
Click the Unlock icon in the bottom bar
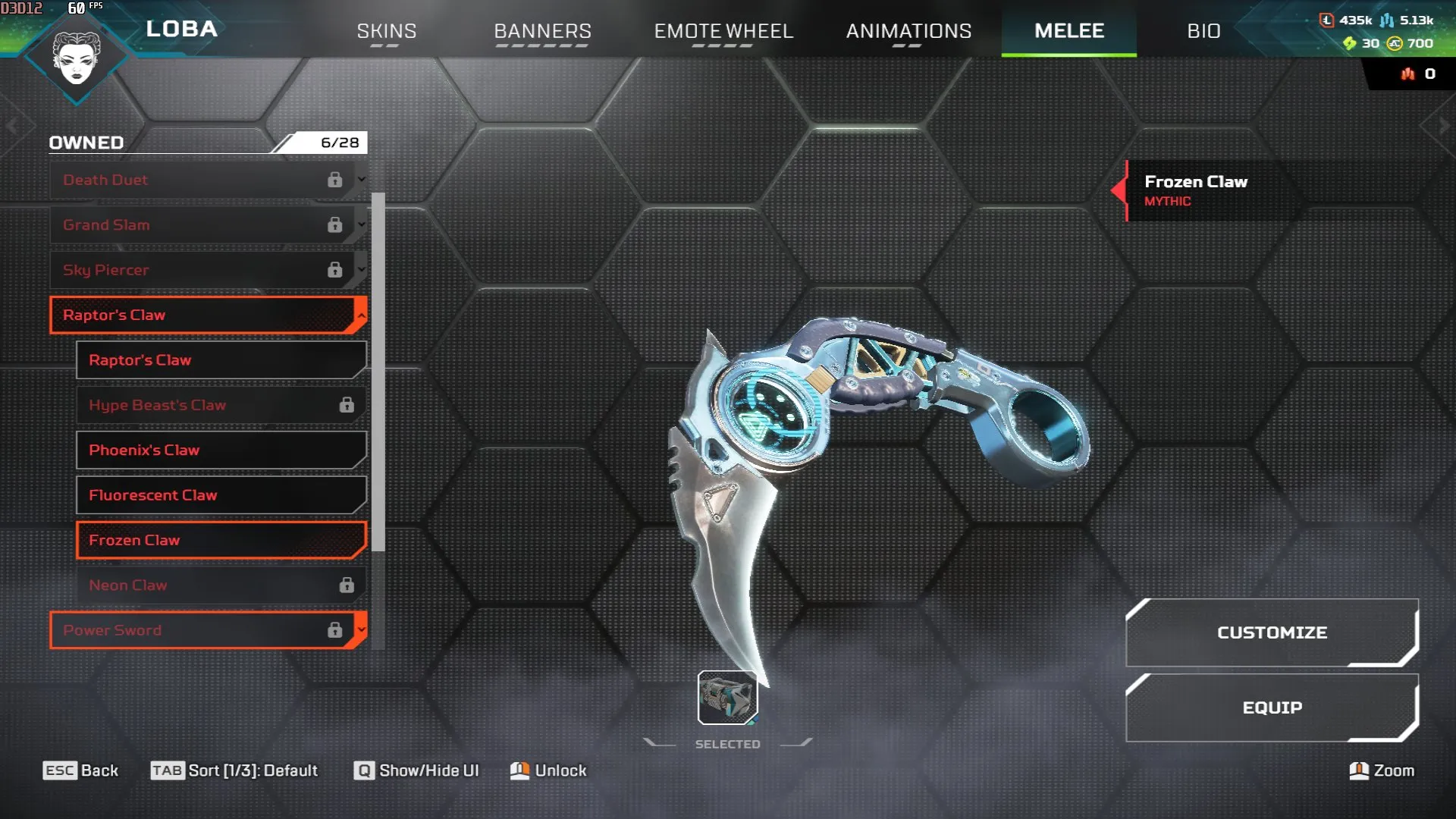click(520, 770)
